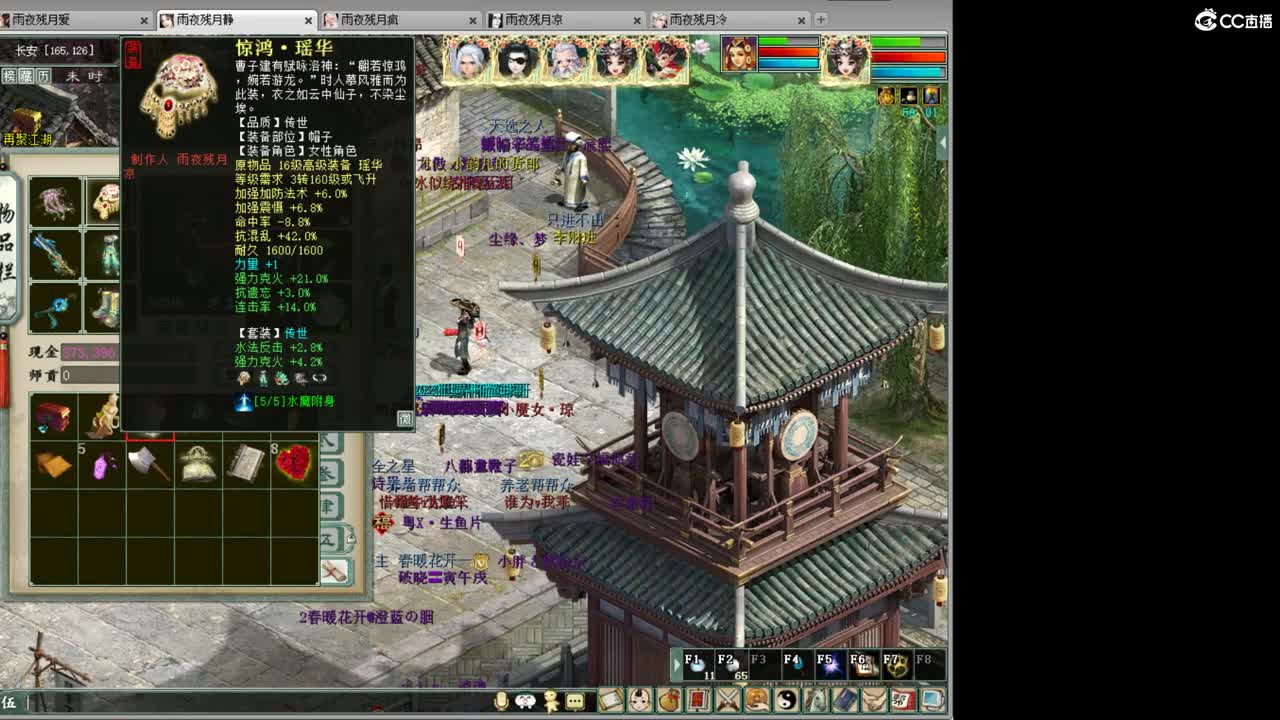This screenshot has width=1280, height=720.
Task: Collapse the F-key hotkey bar via its arrow
Action: pyautogui.click(x=677, y=663)
